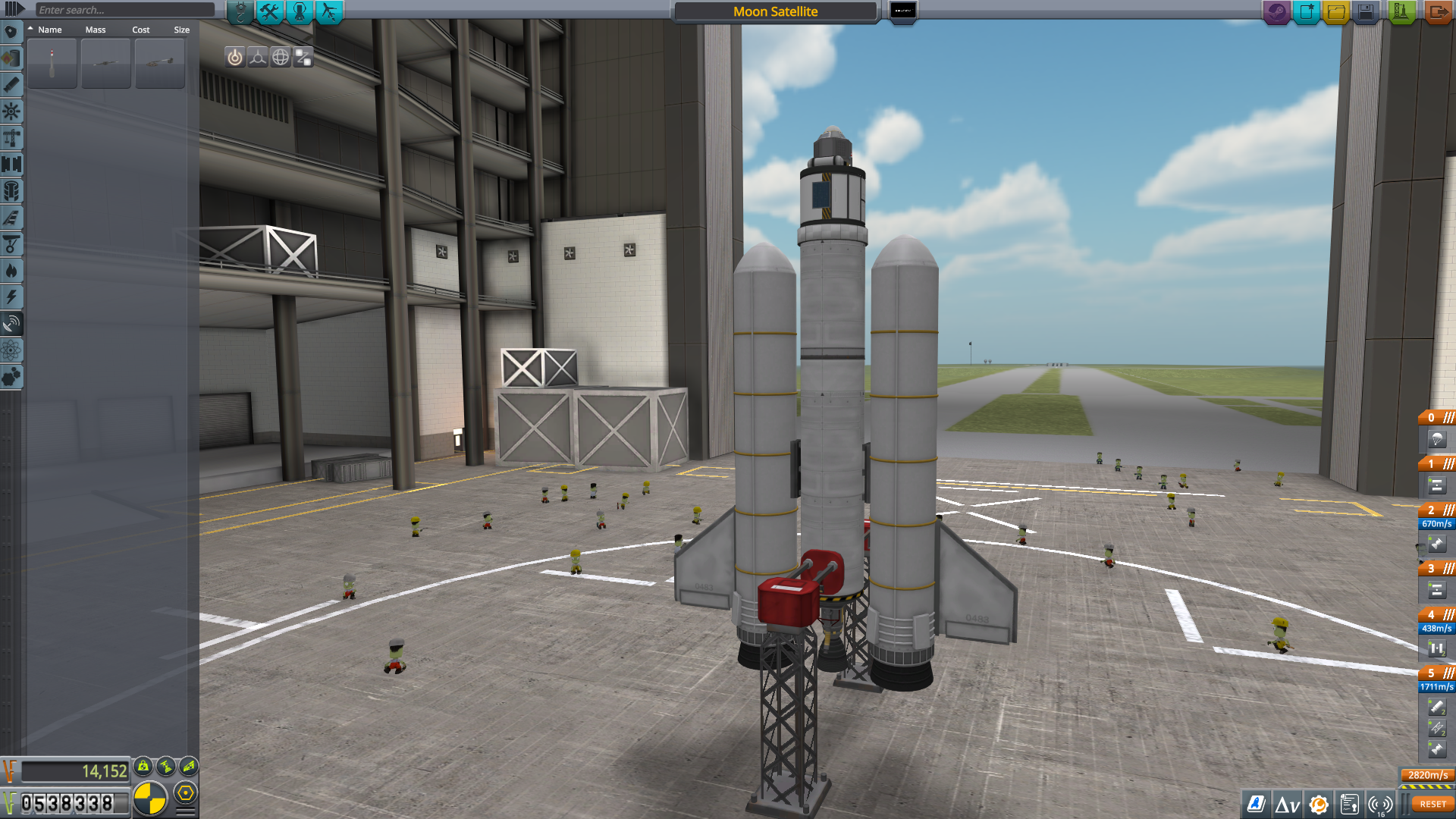The image size is (1456, 819).
Task: Click the orange gear-wrench settings icon
Action: coord(1319,804)
